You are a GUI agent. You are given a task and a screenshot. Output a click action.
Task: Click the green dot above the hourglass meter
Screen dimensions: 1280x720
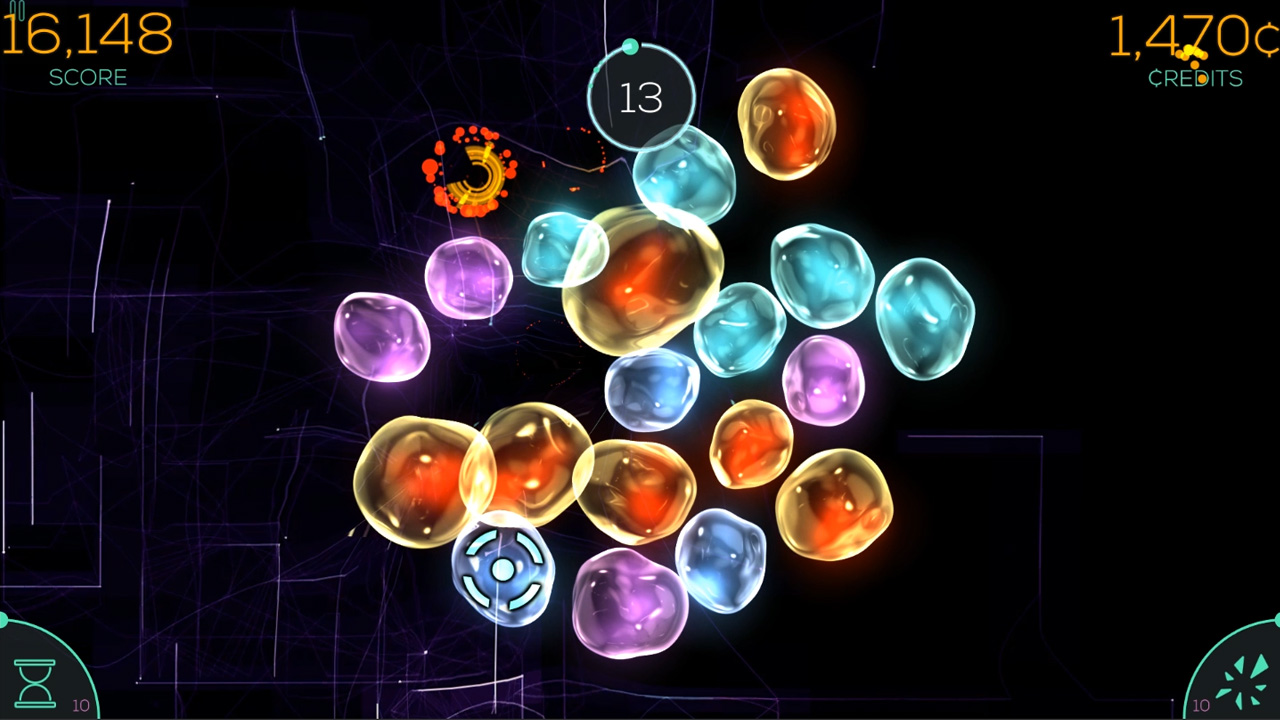[x=3, y=622]
